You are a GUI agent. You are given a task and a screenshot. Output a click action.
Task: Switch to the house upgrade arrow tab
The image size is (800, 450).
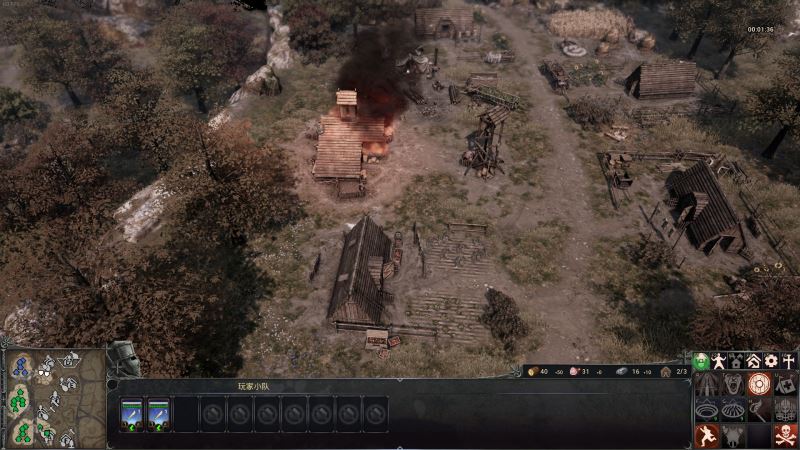pyautogui.click(x=754, y=361)
